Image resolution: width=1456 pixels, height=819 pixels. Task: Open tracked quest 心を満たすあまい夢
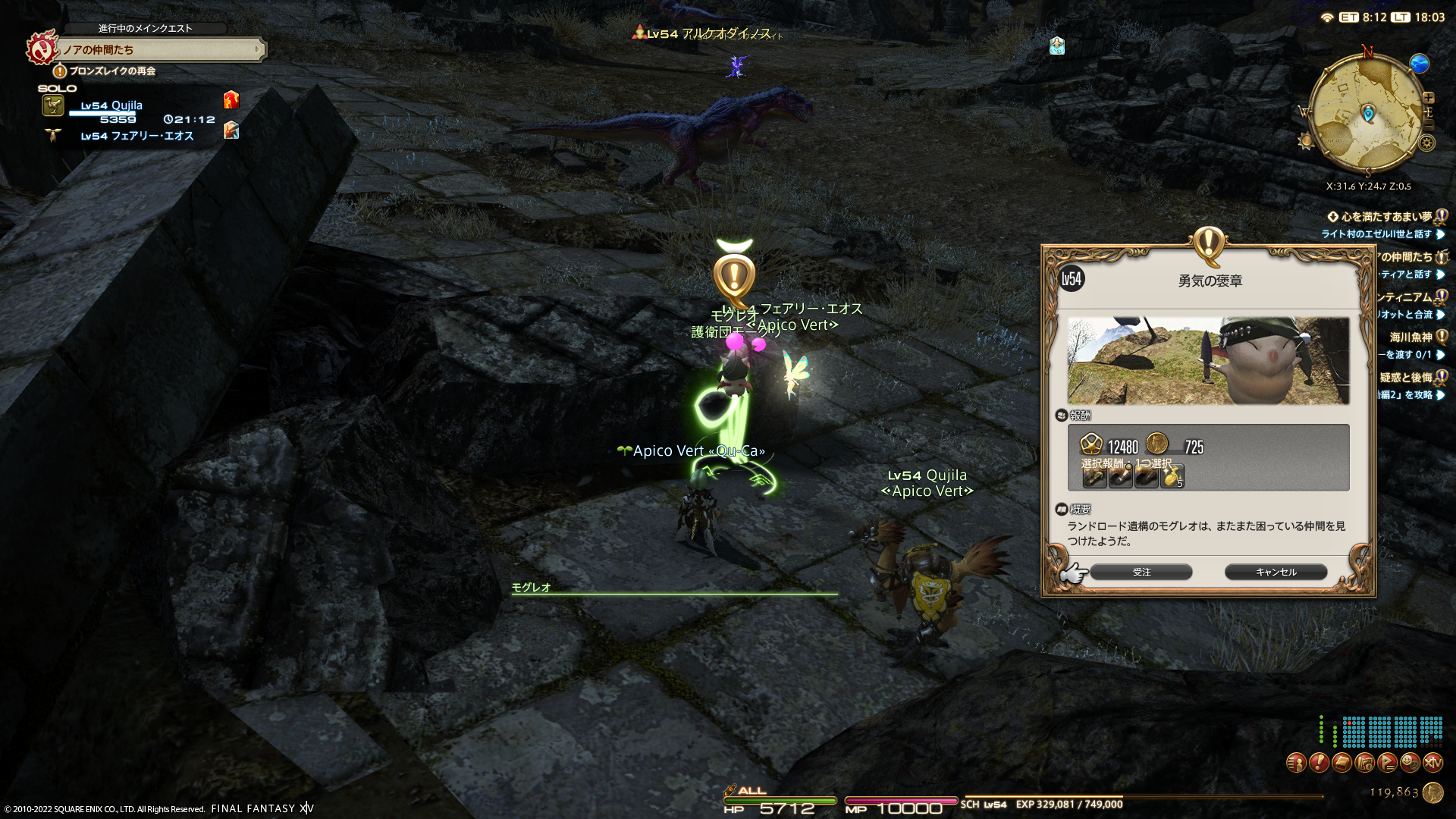click(1386, 217)
